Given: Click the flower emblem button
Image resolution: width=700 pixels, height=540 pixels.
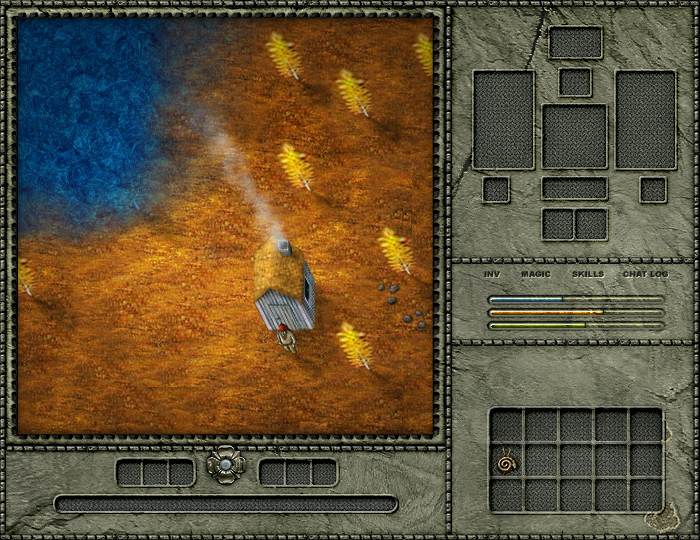Looking at the screenshot, I should click(226, 465).
